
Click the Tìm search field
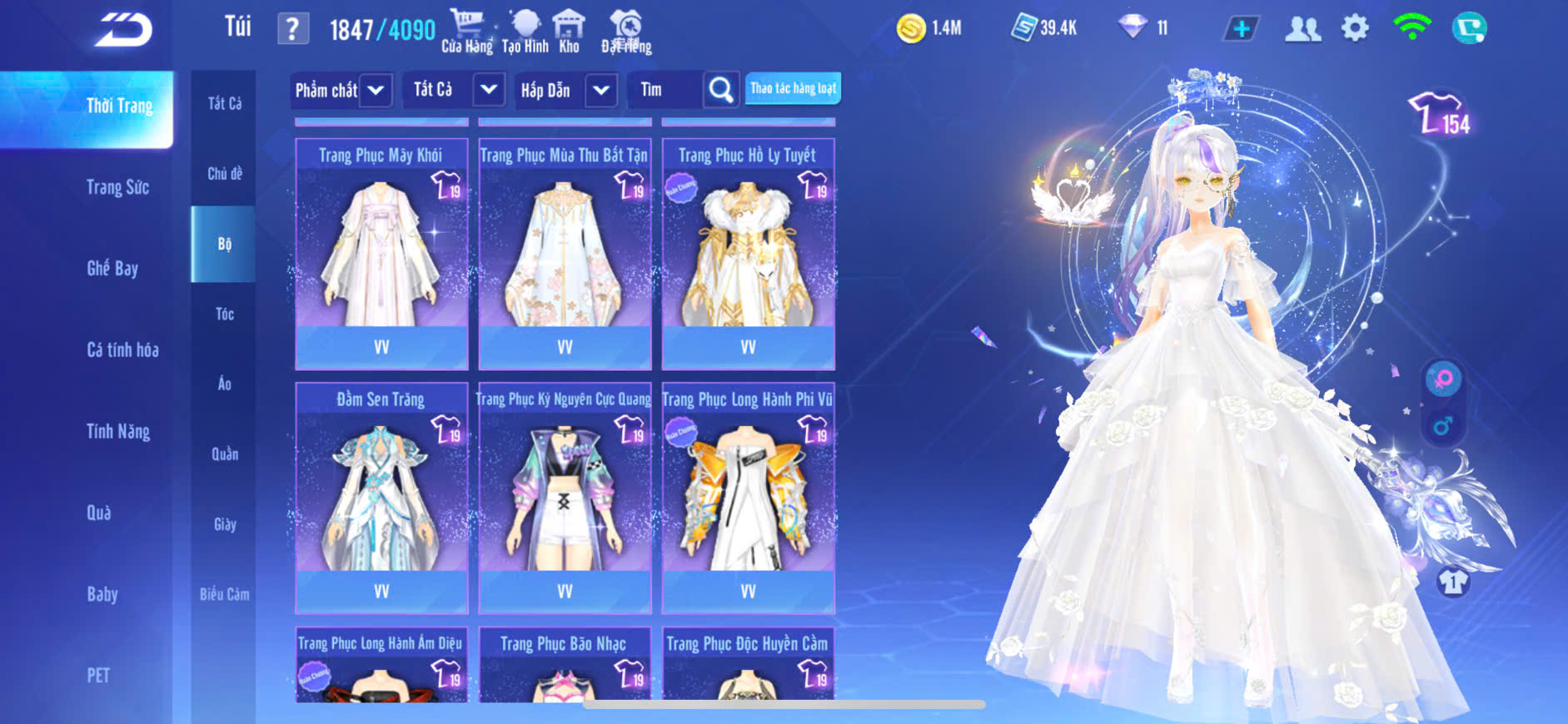click(x=666, y=90)
